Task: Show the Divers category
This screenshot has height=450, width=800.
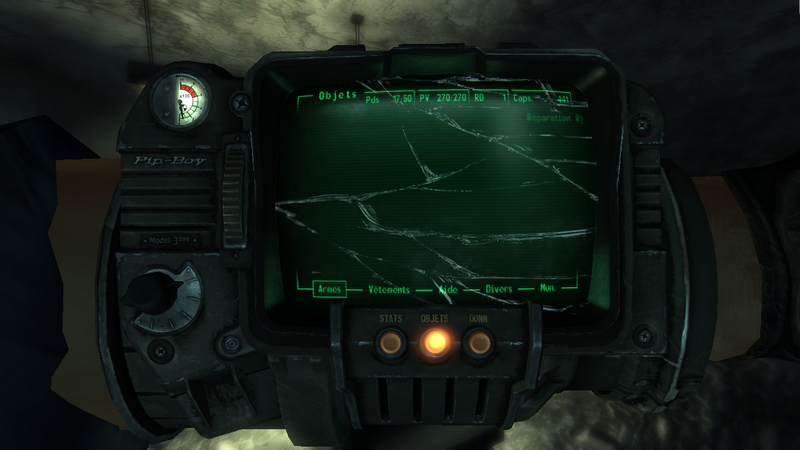Action: (498, 289)
